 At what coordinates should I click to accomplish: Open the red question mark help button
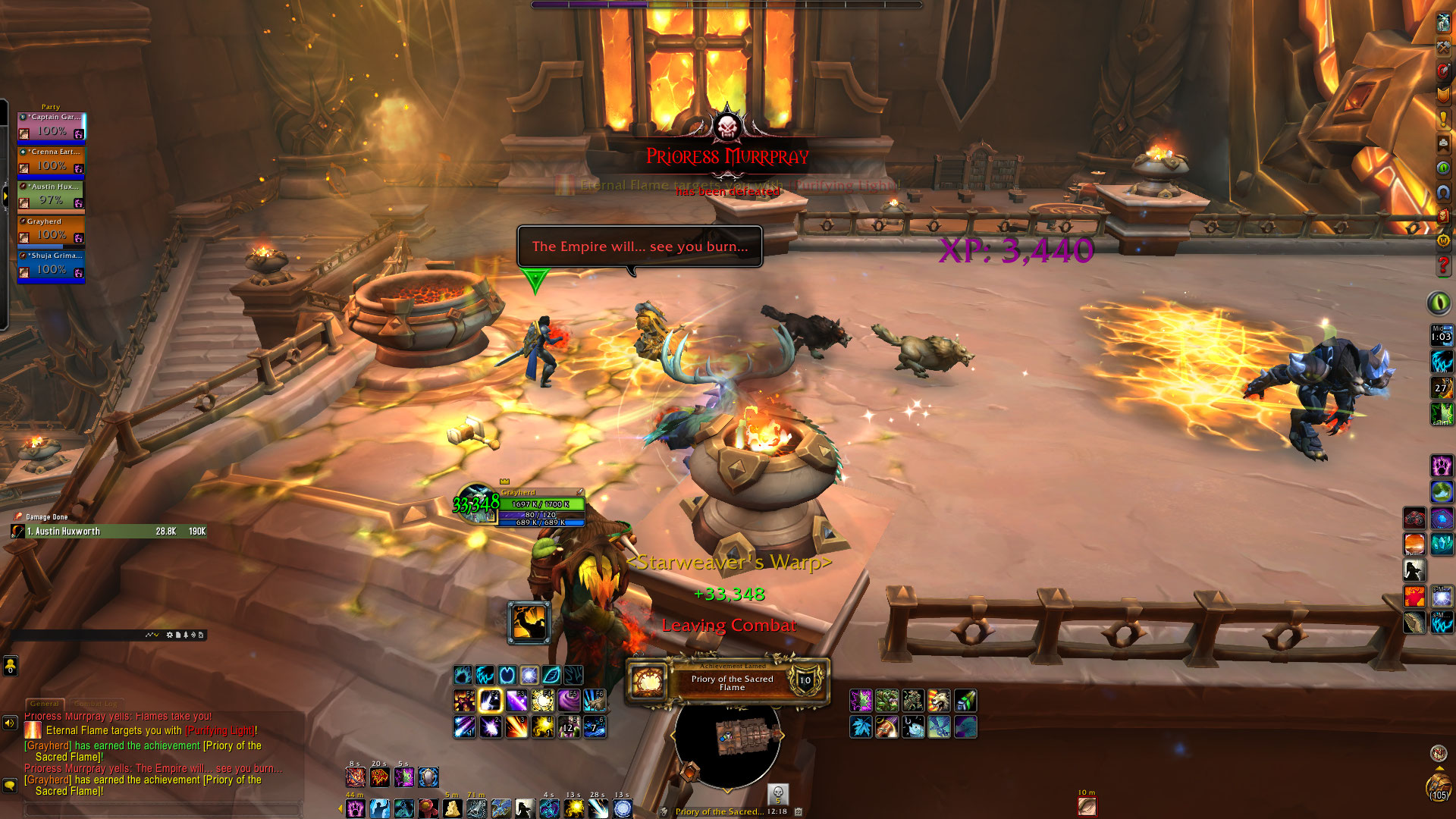1443,265
